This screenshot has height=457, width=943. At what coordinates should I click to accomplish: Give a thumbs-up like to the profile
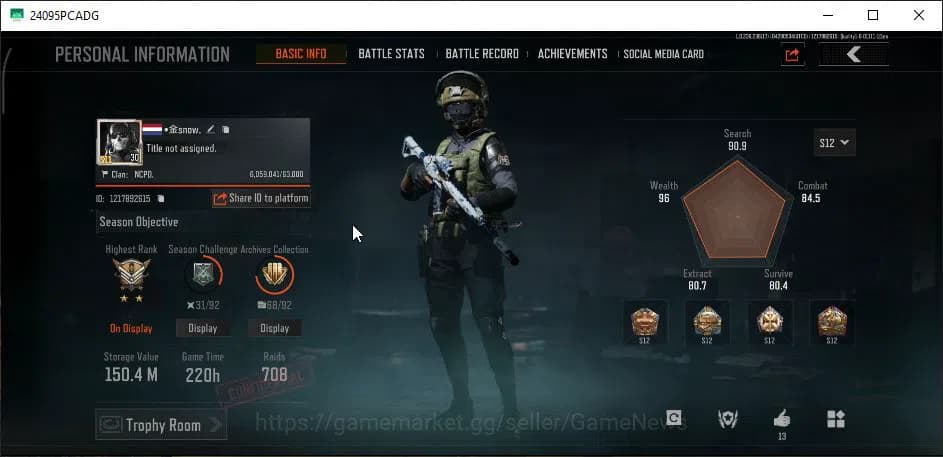pyautogui.click(x=781, y=419)
